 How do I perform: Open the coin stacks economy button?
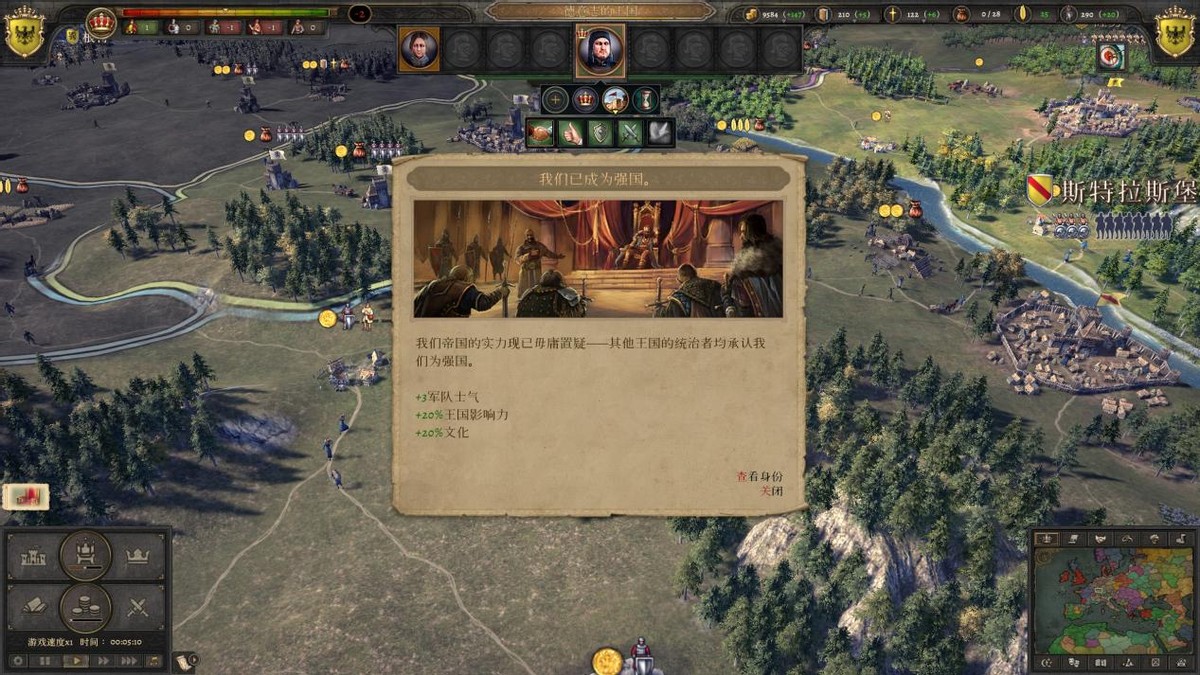pos(85,607)
